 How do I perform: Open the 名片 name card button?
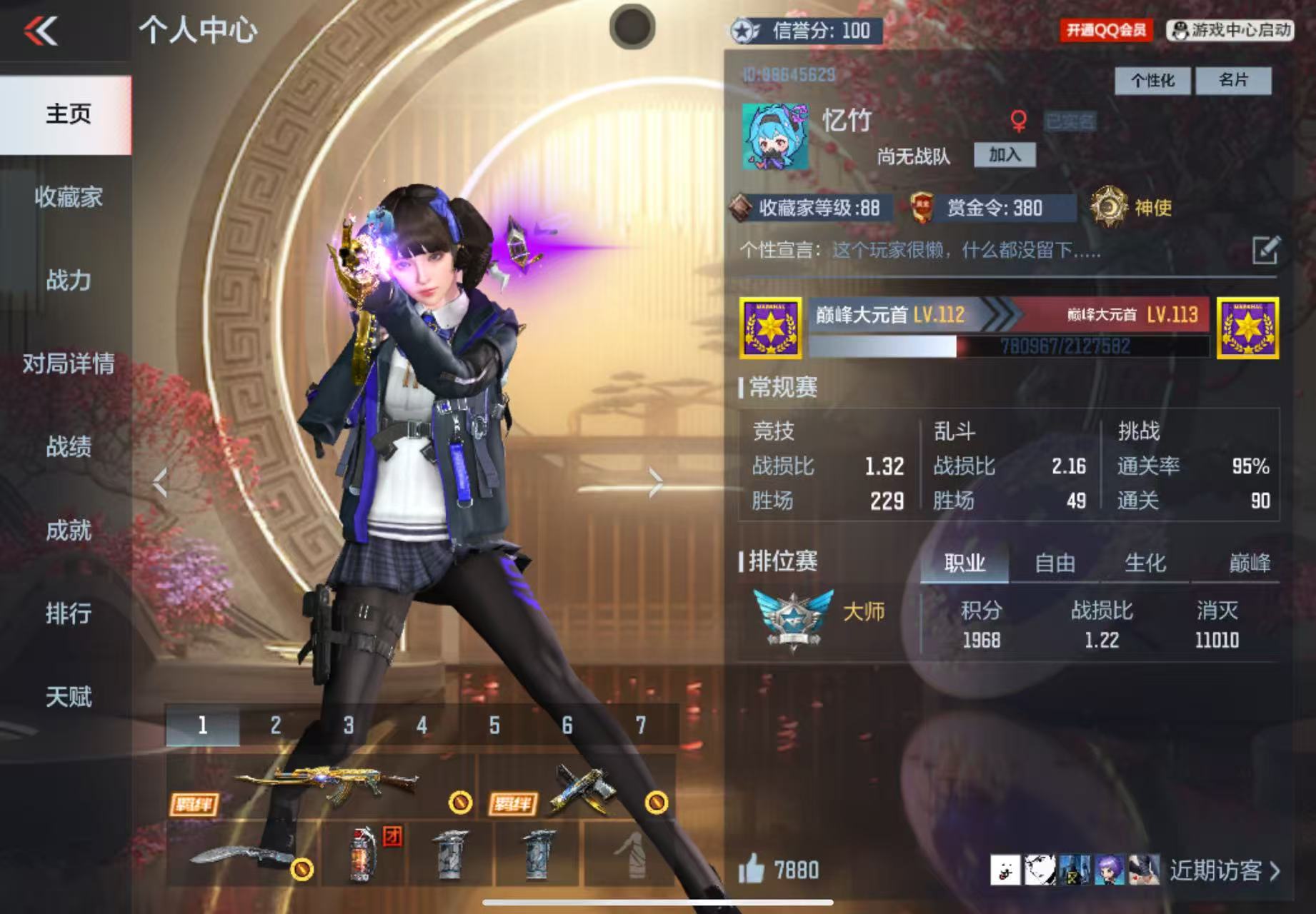point(1233,81)
